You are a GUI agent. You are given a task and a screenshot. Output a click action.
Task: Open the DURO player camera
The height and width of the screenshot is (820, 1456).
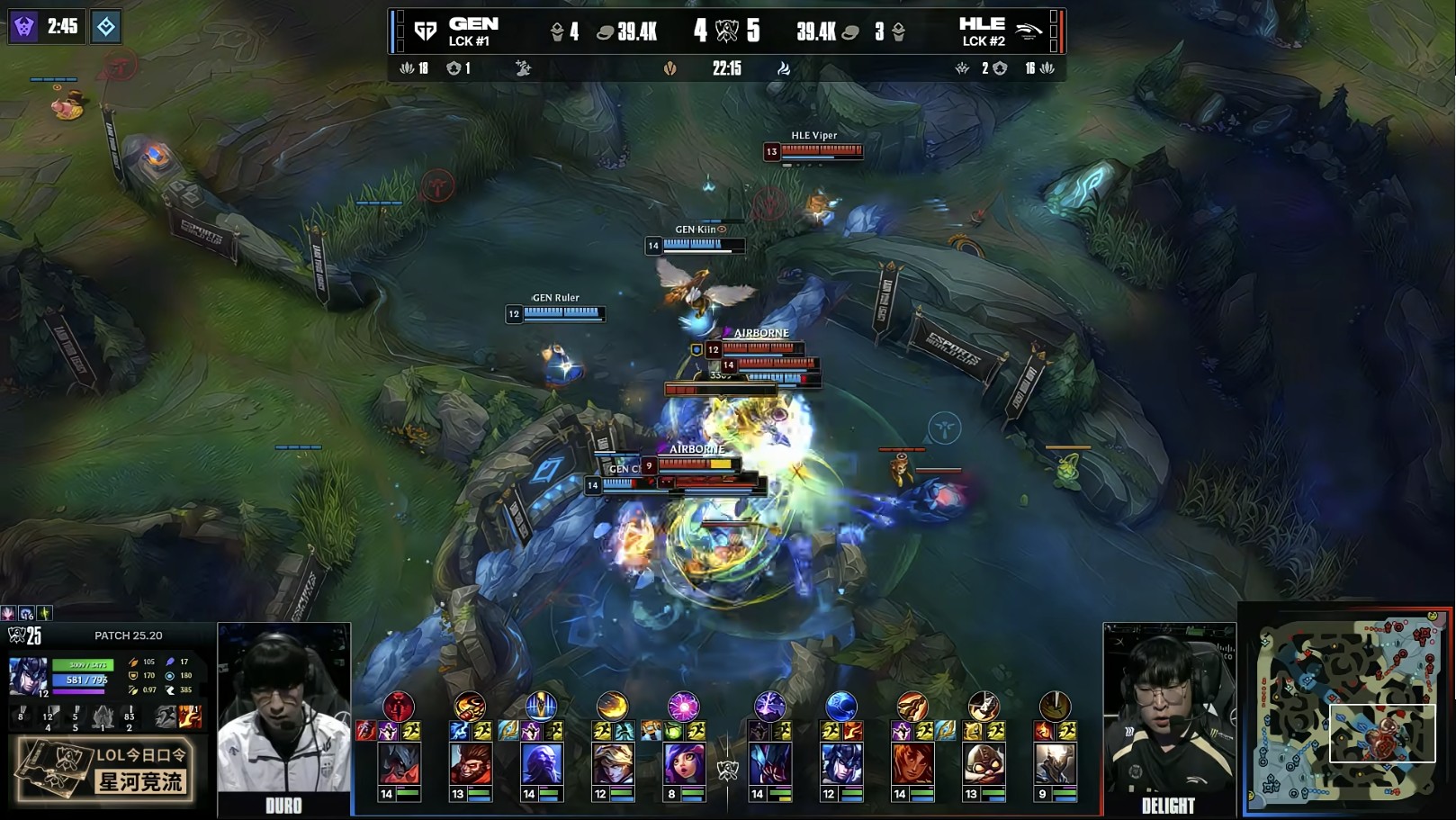tap(283, 711)
